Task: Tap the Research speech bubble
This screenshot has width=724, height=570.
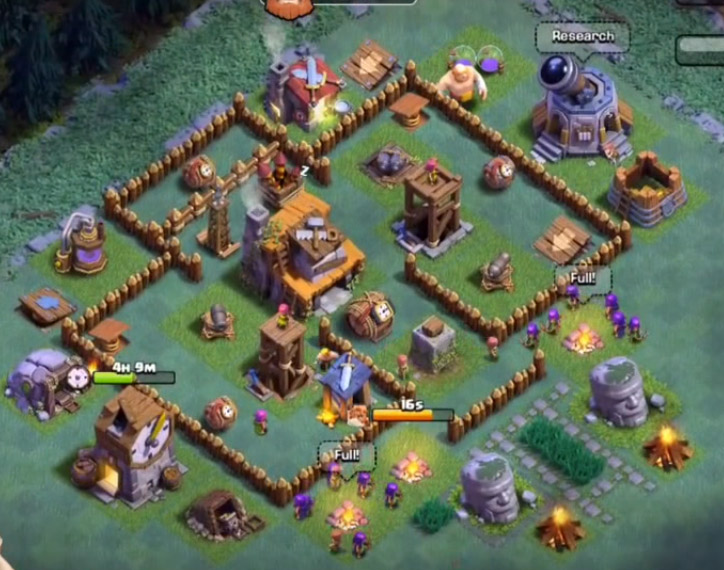Action: click(x=582, y=37)
